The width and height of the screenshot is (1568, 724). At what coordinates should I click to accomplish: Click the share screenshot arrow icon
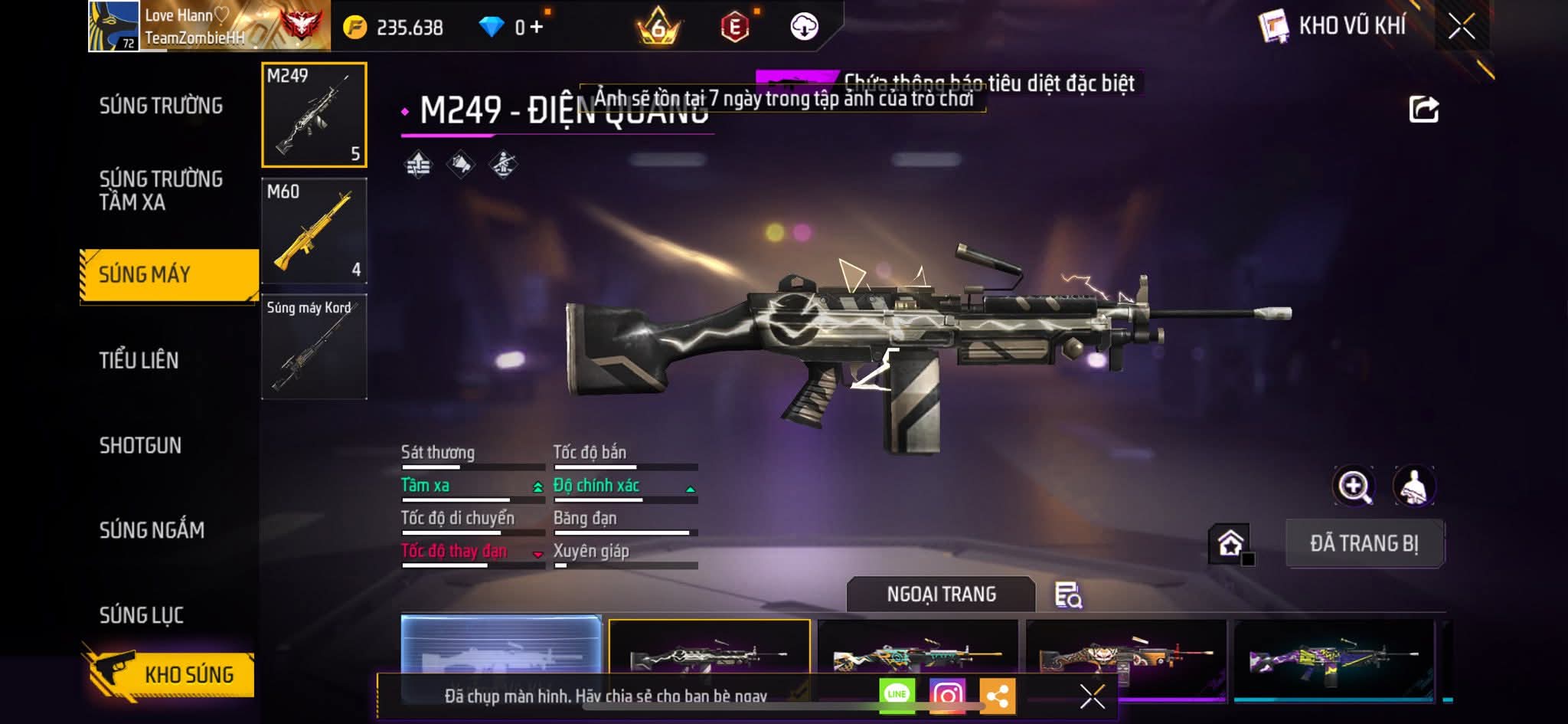tap(1423, 110)
